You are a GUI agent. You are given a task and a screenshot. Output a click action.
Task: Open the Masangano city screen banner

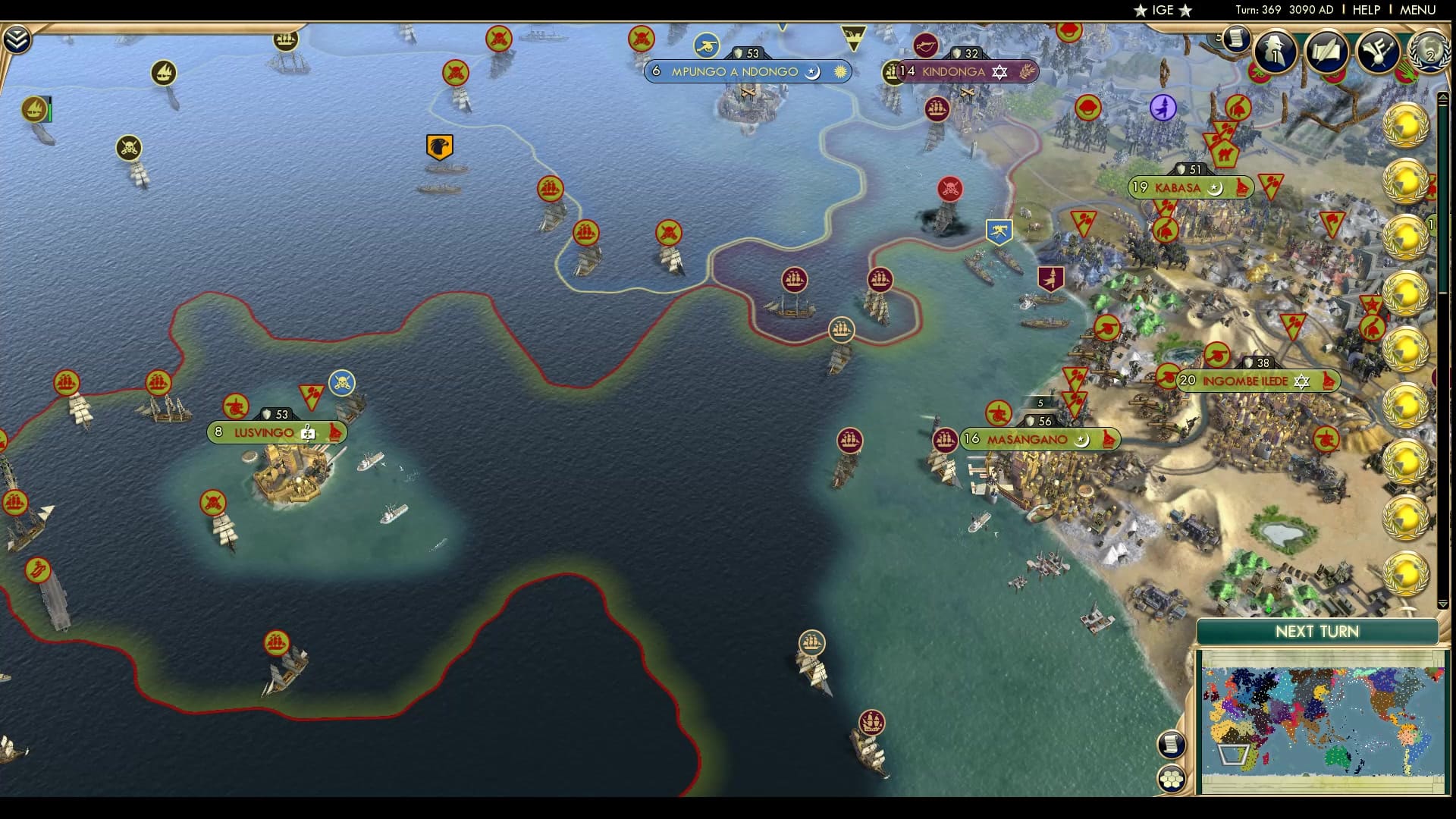[1039, 438]
